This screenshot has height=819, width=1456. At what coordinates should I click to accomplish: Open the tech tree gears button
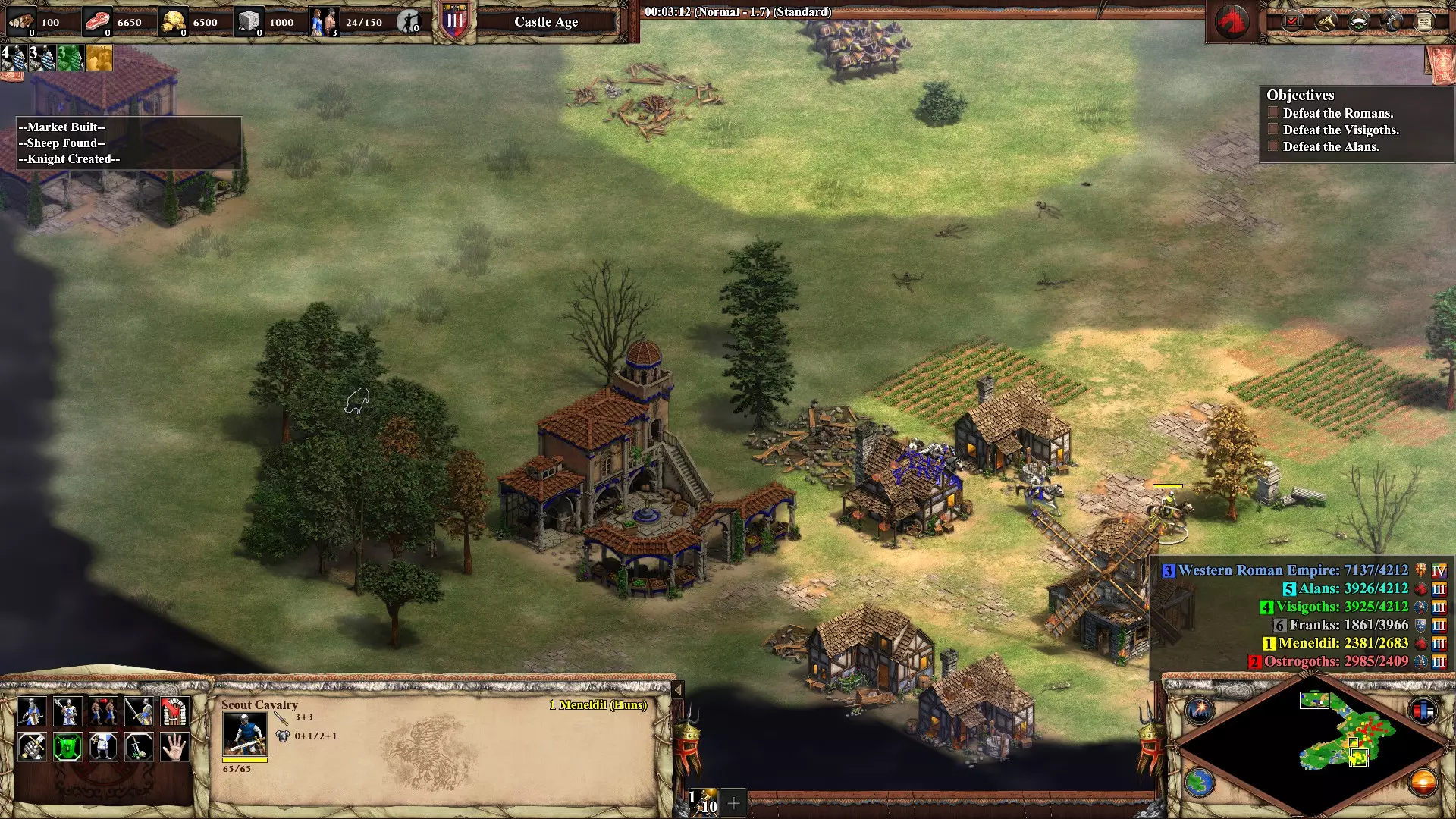1392,22
